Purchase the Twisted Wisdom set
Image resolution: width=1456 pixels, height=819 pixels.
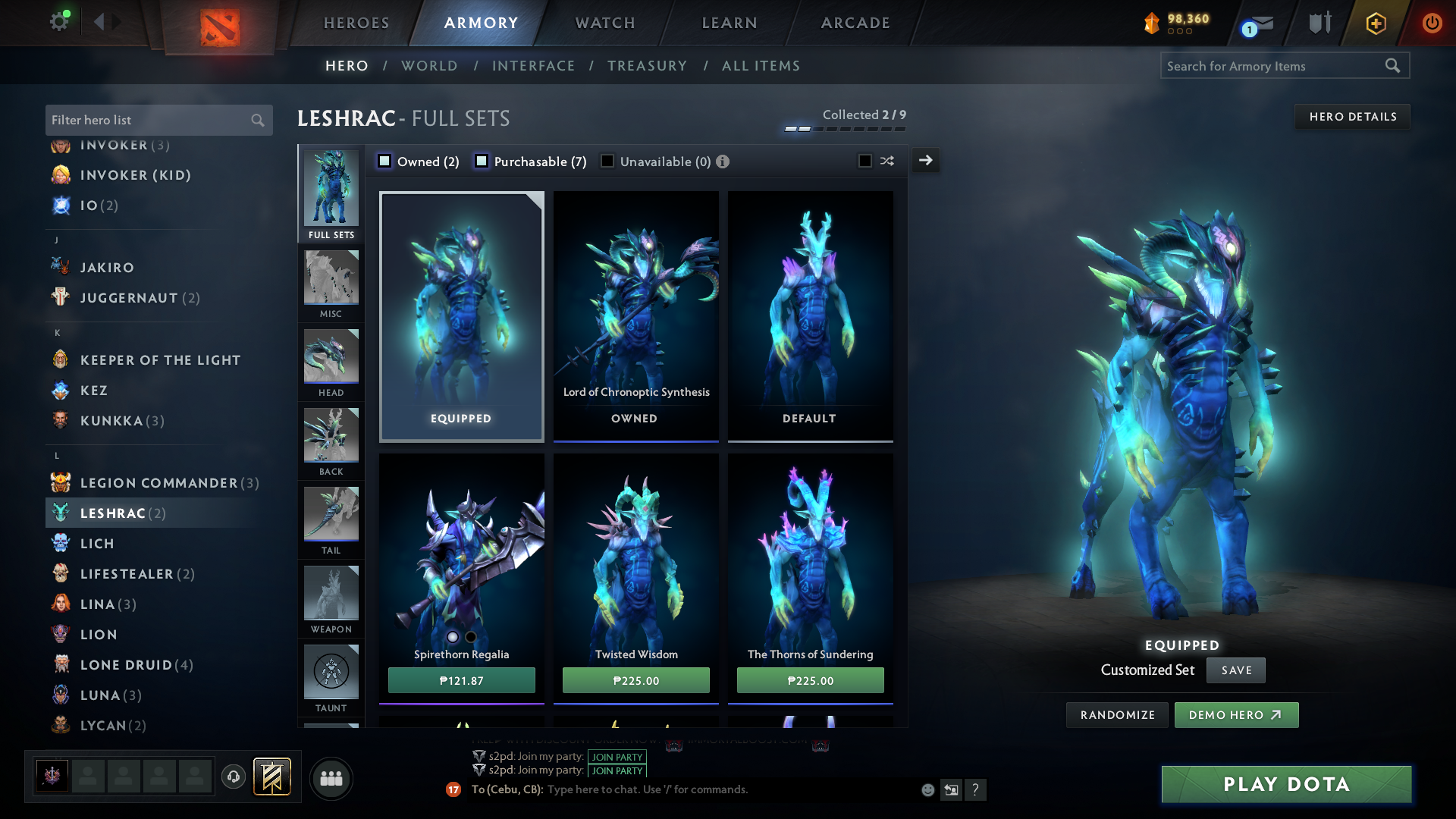(x=635, y=680)
